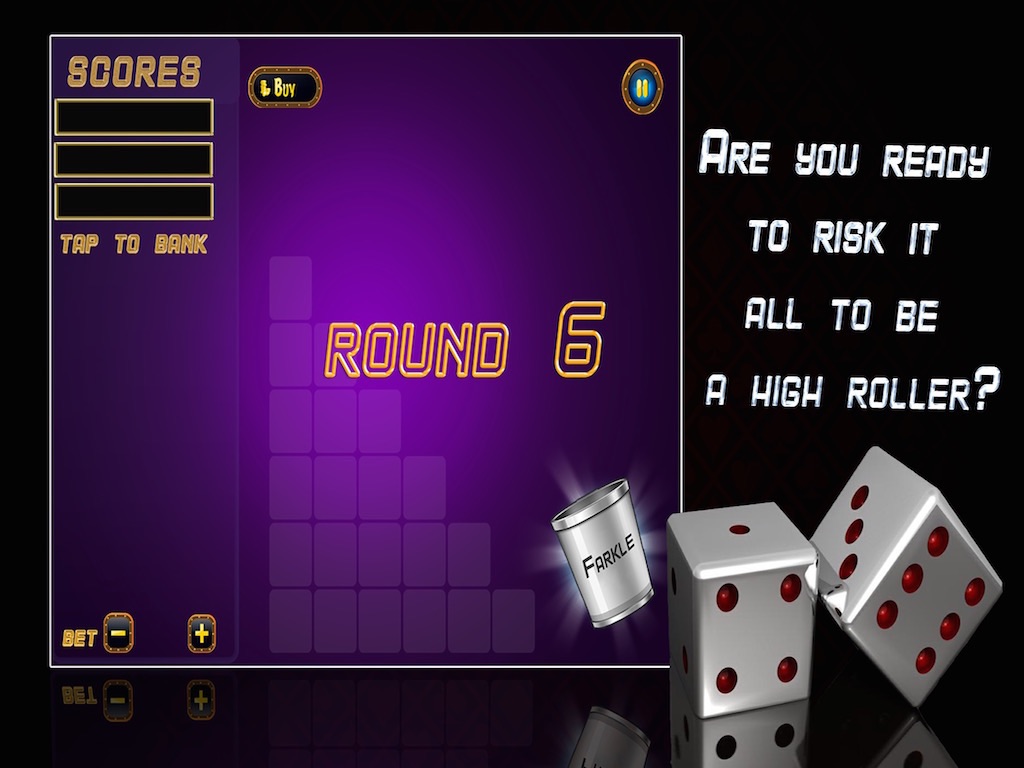Image resolution: width=1024 pixels, height=768 pixels.
Task: Increase the bet with the plus button
Action: pos(202,633)
